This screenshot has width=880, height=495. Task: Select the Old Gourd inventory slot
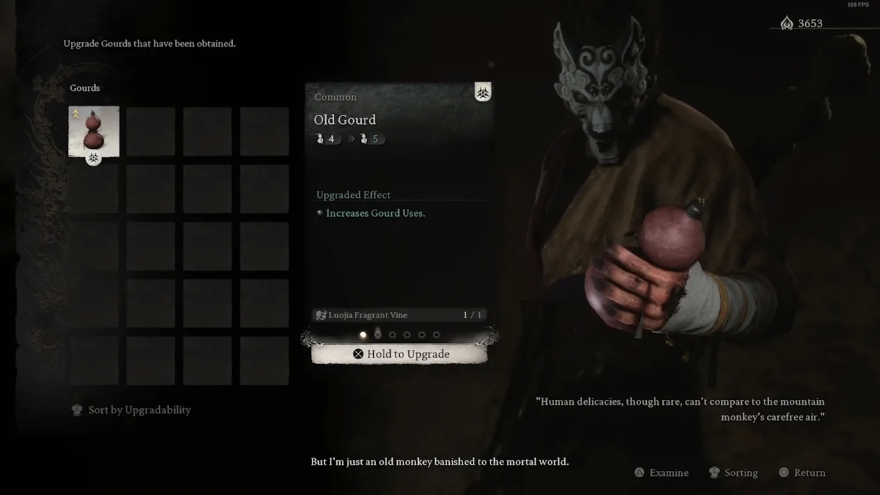click(94, 132)
